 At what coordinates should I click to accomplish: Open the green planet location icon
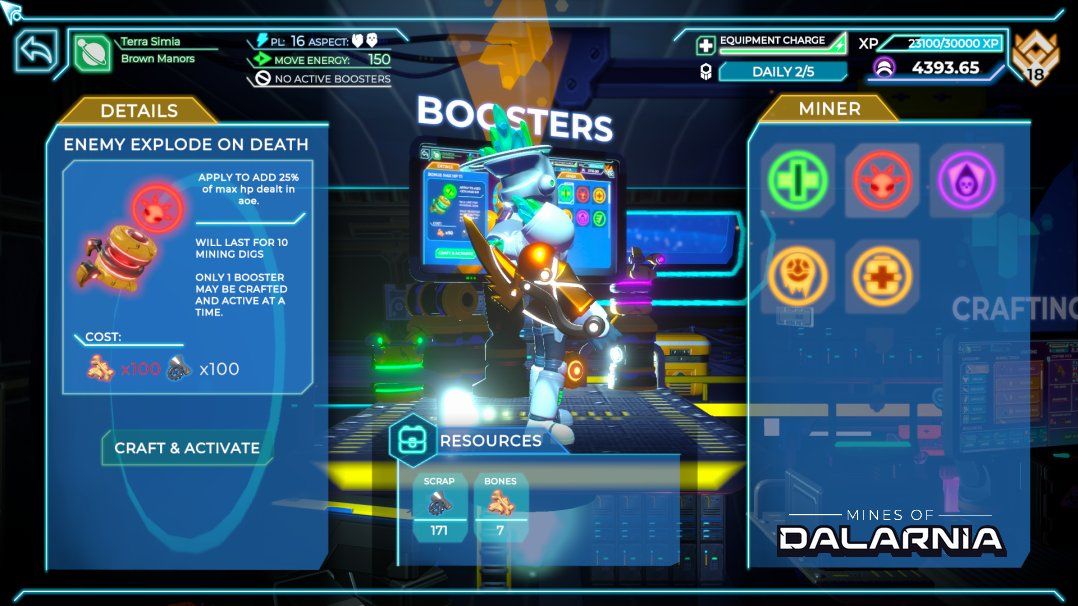point(92,51)
